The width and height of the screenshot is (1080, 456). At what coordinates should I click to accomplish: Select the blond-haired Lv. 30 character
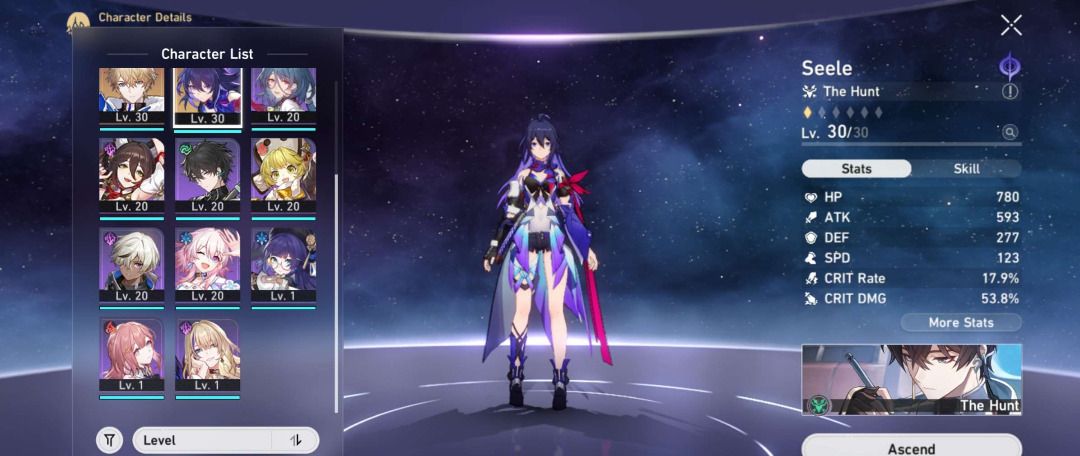point(132,97)
